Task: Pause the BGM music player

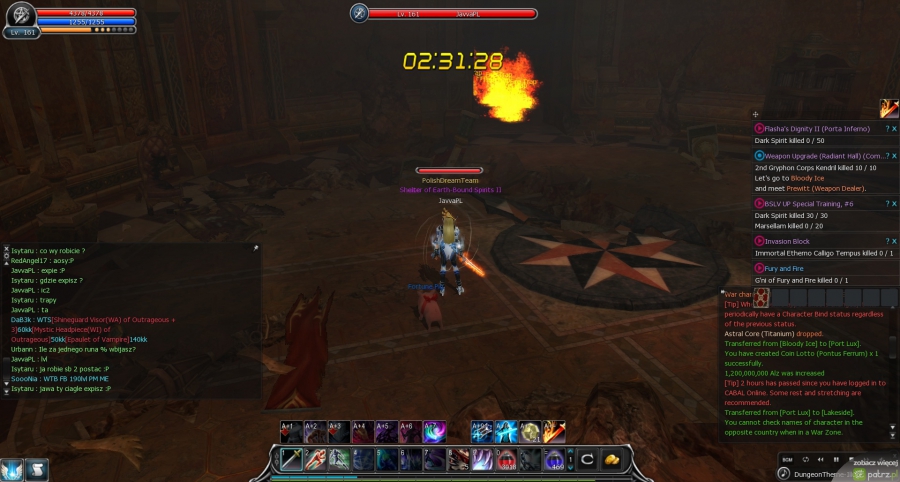Action: point(834,459)
